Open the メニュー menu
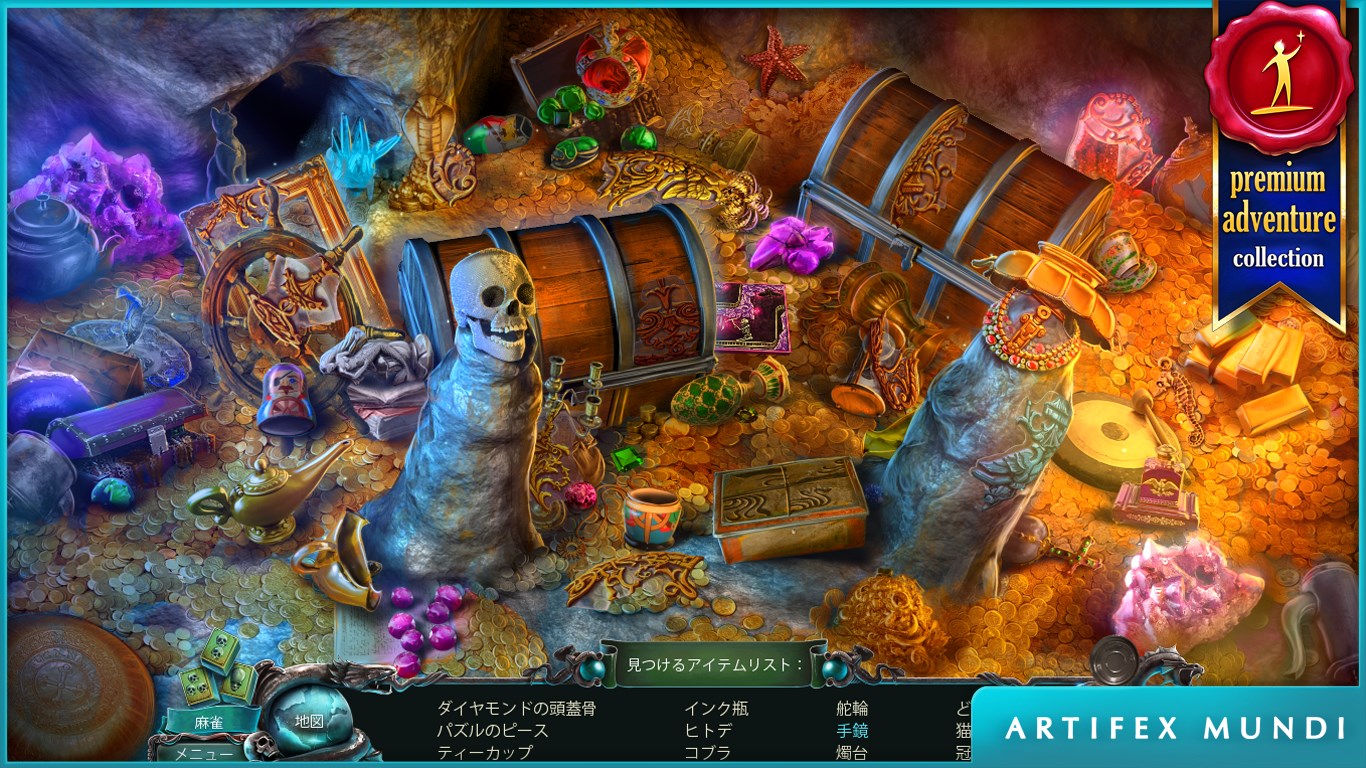The width and height of the screenshot is (1366, 768). pos(195,753)
